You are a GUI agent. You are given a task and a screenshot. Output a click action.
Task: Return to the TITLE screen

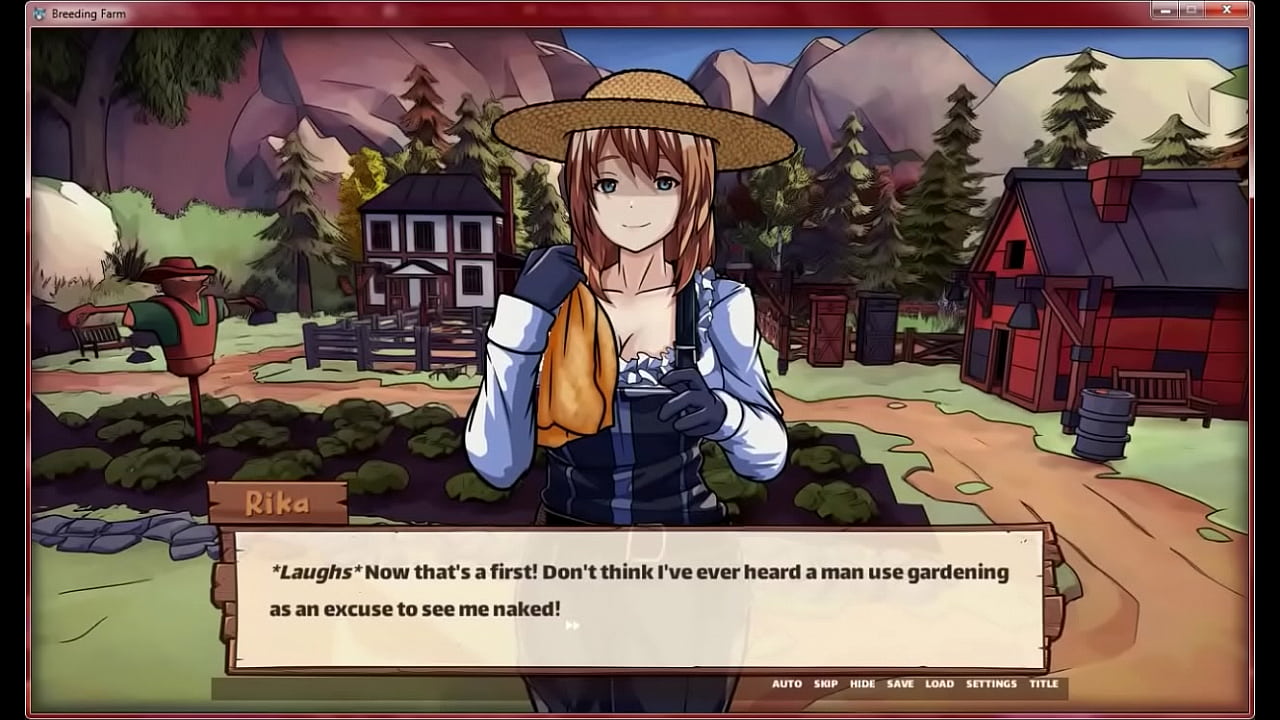coord(1044,684)
